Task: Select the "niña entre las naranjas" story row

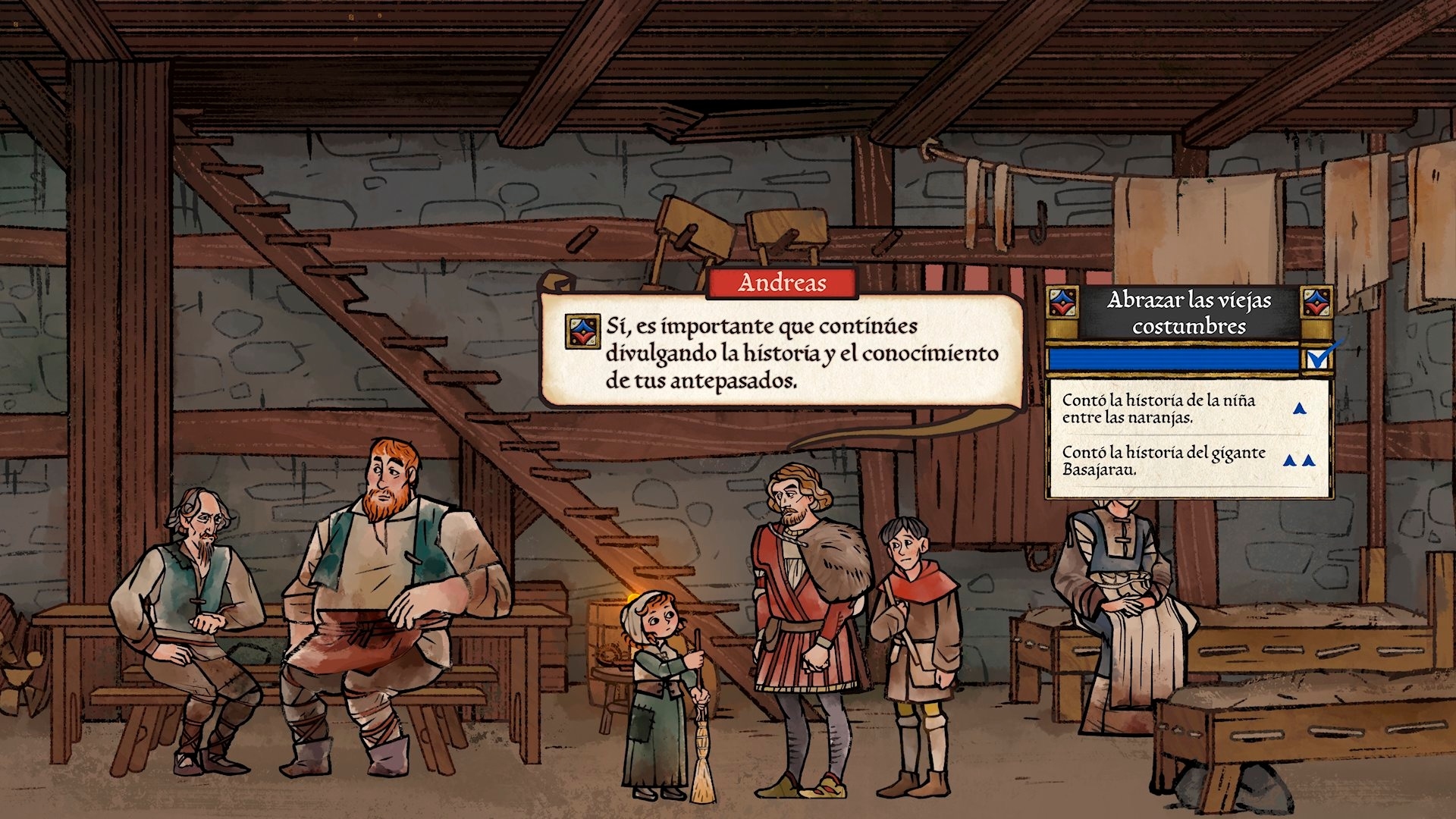Action: pyautogui.click(x=1188, y=409)
